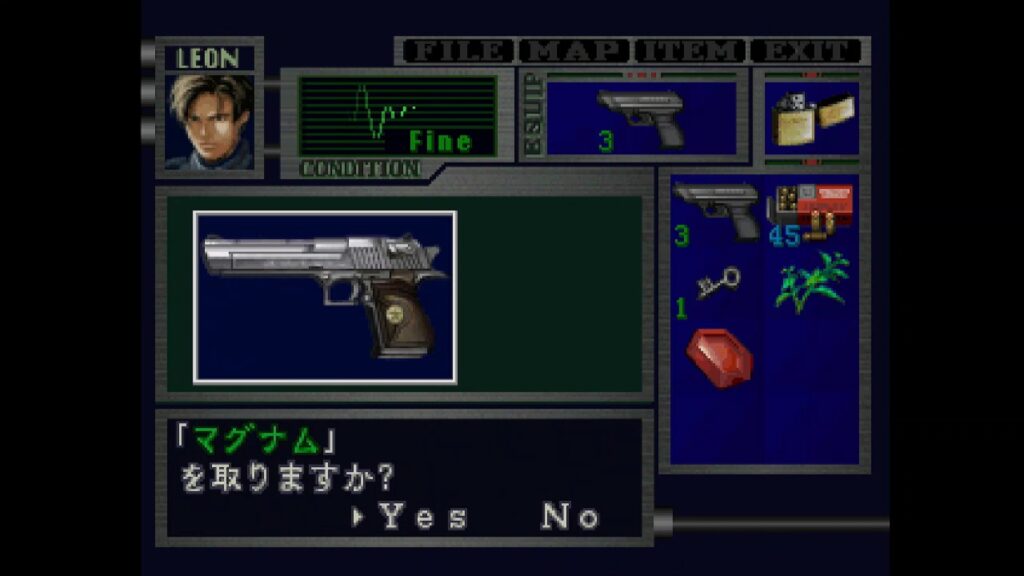Screen dimensions: 1024x576
Task: Pick the handgun bullets box
Action: (x=810, y=212)
